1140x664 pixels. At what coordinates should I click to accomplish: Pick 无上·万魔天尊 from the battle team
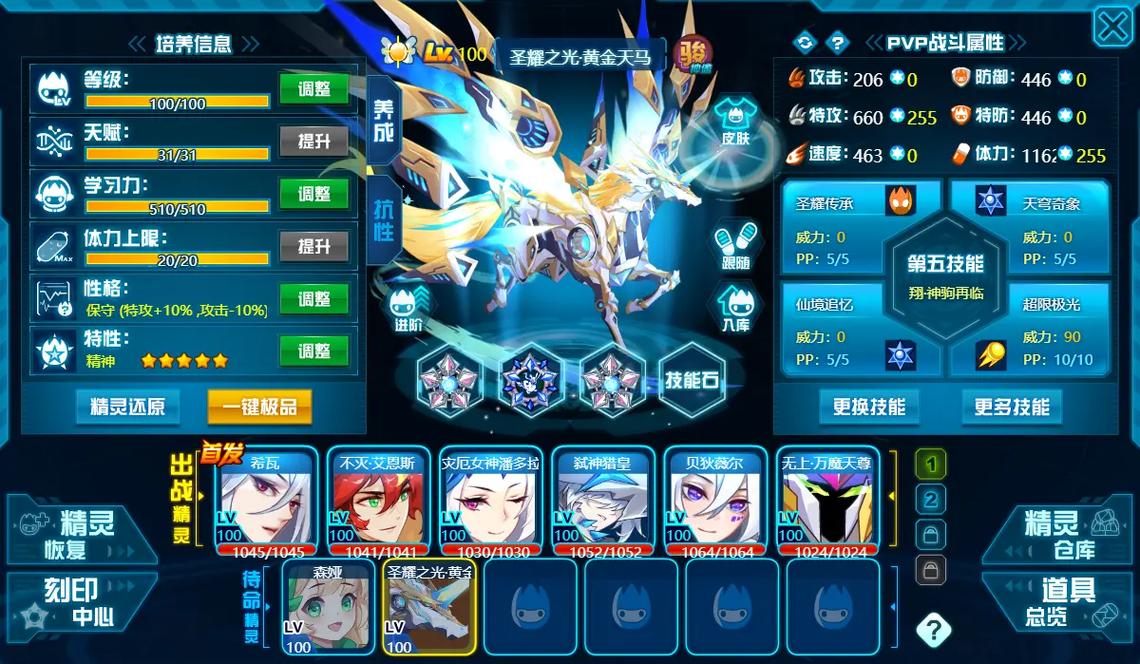point(826,500)
